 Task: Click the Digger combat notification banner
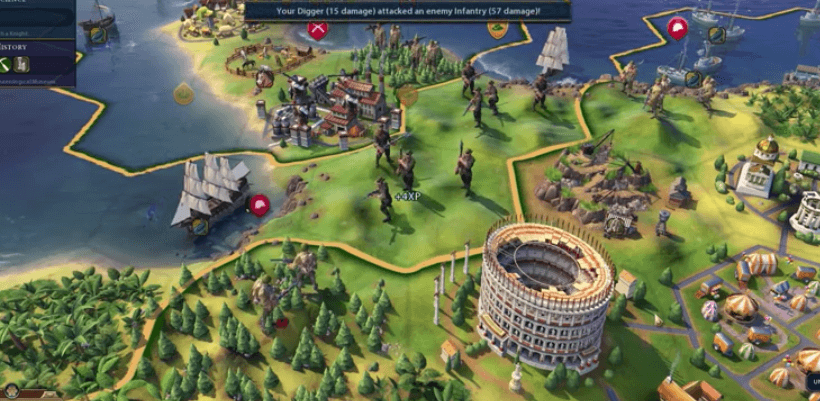[407, 11]
